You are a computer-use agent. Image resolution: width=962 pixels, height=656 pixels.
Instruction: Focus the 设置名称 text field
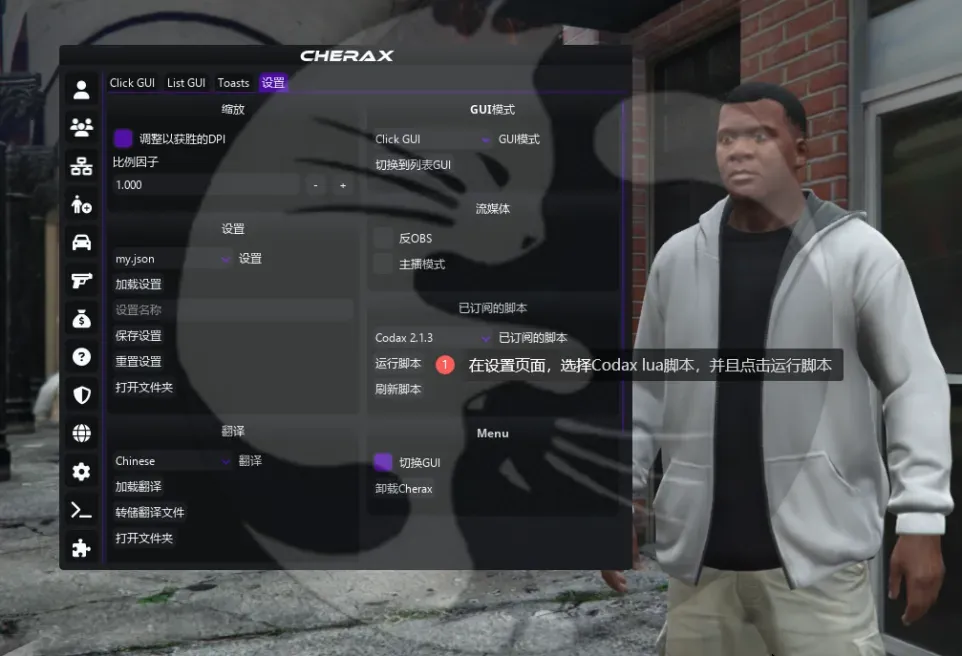coord(232,310)
